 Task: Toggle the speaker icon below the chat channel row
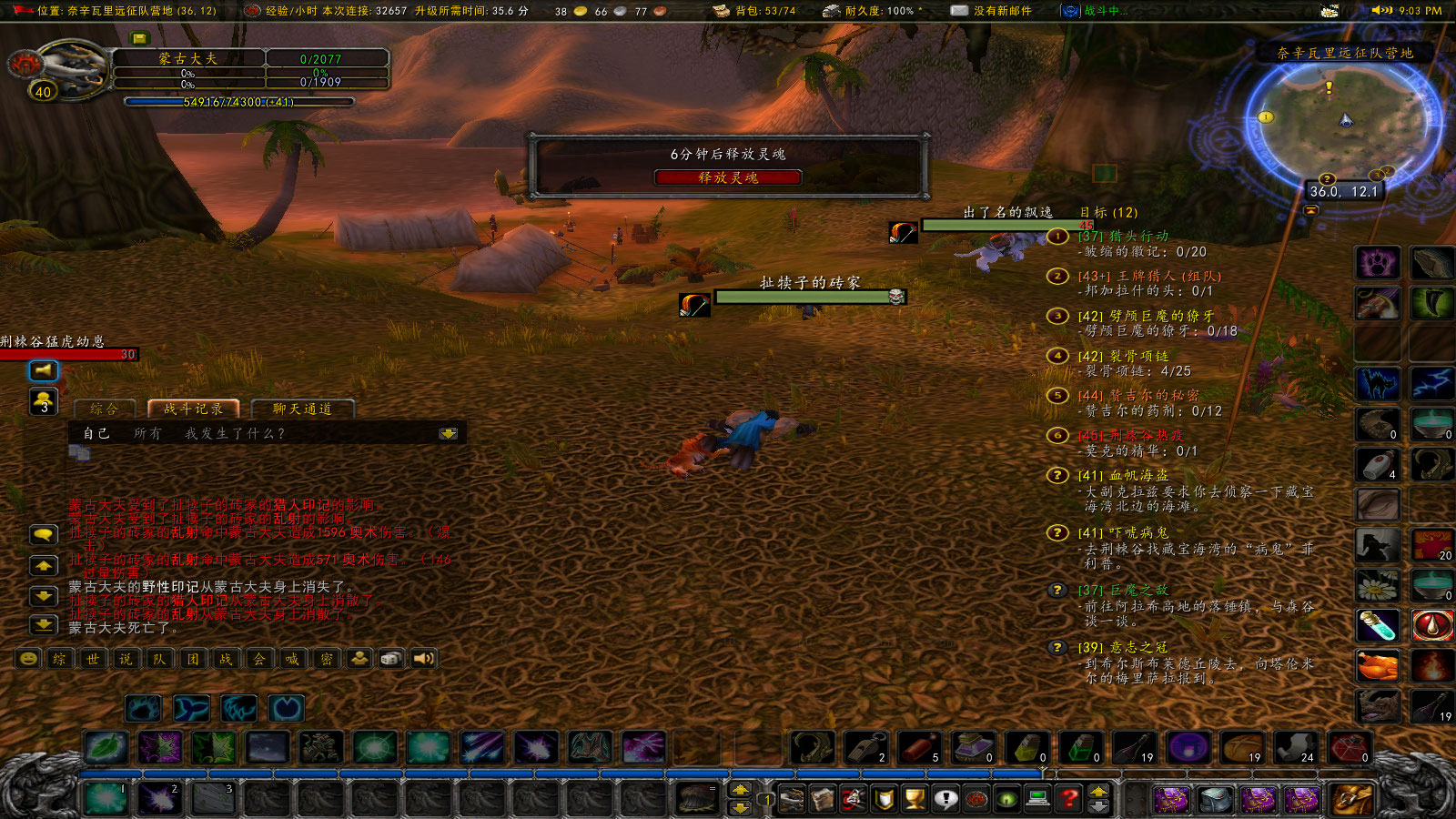tap(424, 657)
